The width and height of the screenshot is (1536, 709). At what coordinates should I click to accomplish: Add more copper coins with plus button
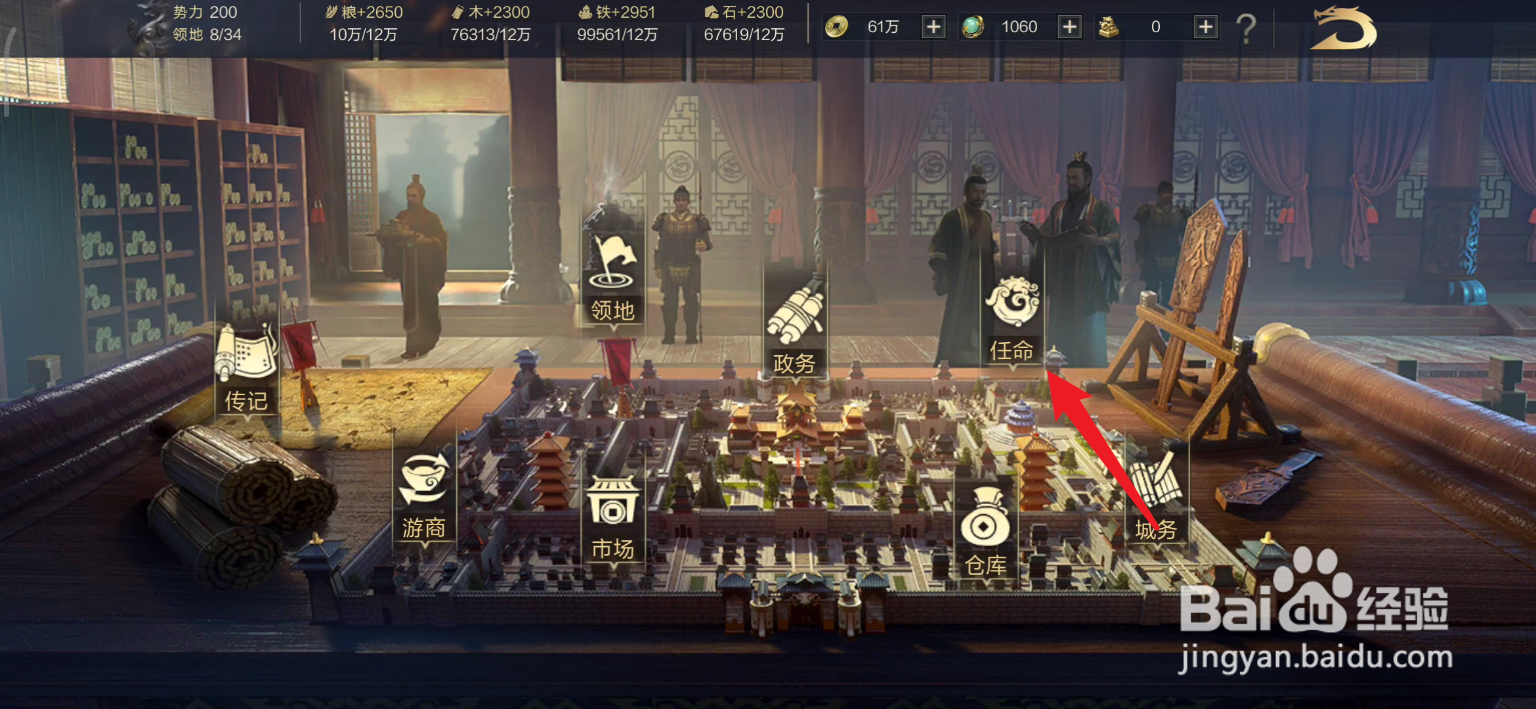tap(933, 27)
